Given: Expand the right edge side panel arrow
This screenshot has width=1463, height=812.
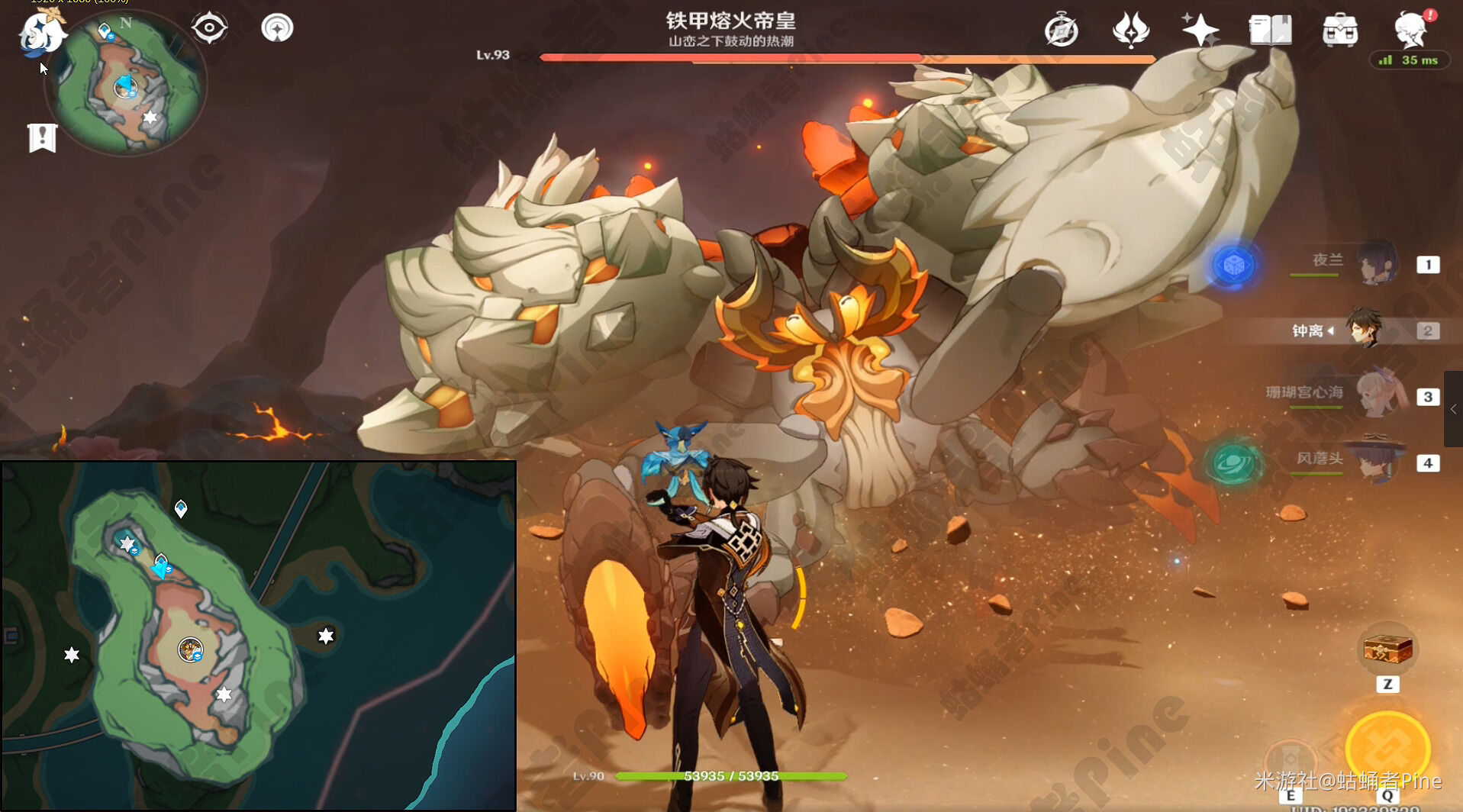Looking at the screenshot, I should [x=1453, y=409].
